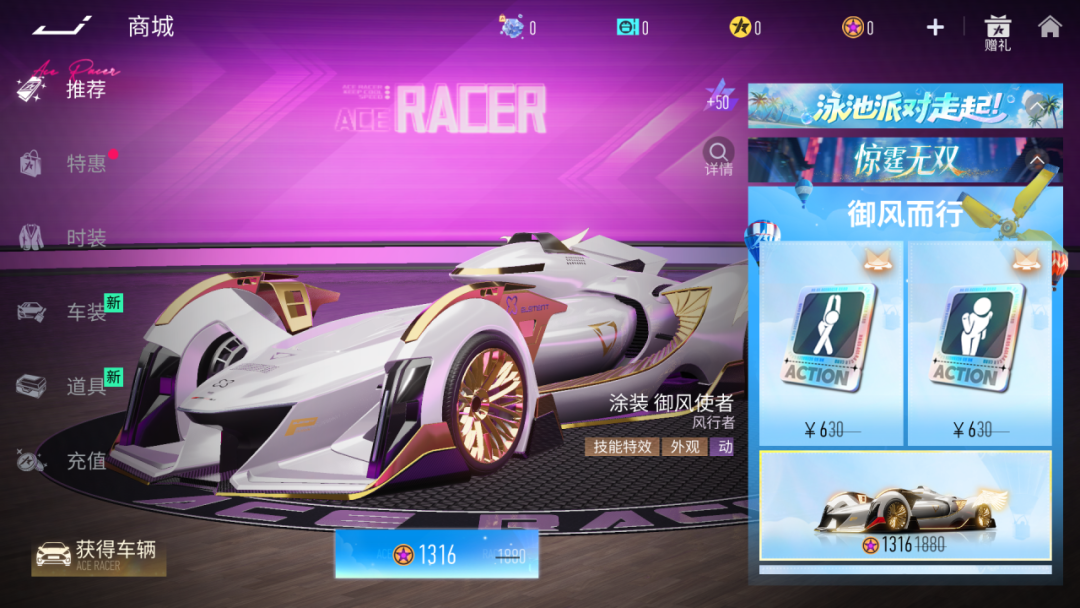Collapse the 惊霆无双 banner section
The image size is (1080, 608).
tap(1037, 160)
